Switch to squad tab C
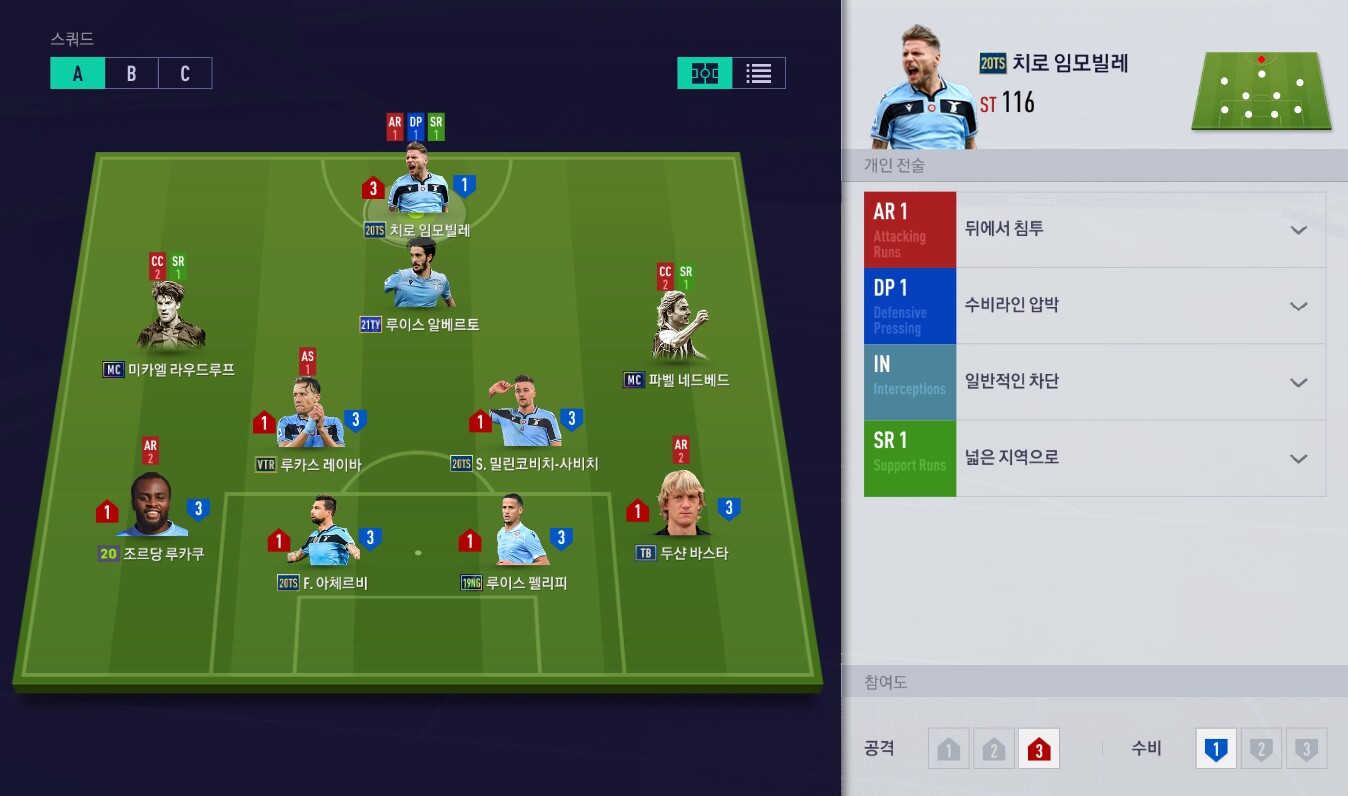This screenshot has width=1348, height=796. pyautogui.click(x=185, y=73)
